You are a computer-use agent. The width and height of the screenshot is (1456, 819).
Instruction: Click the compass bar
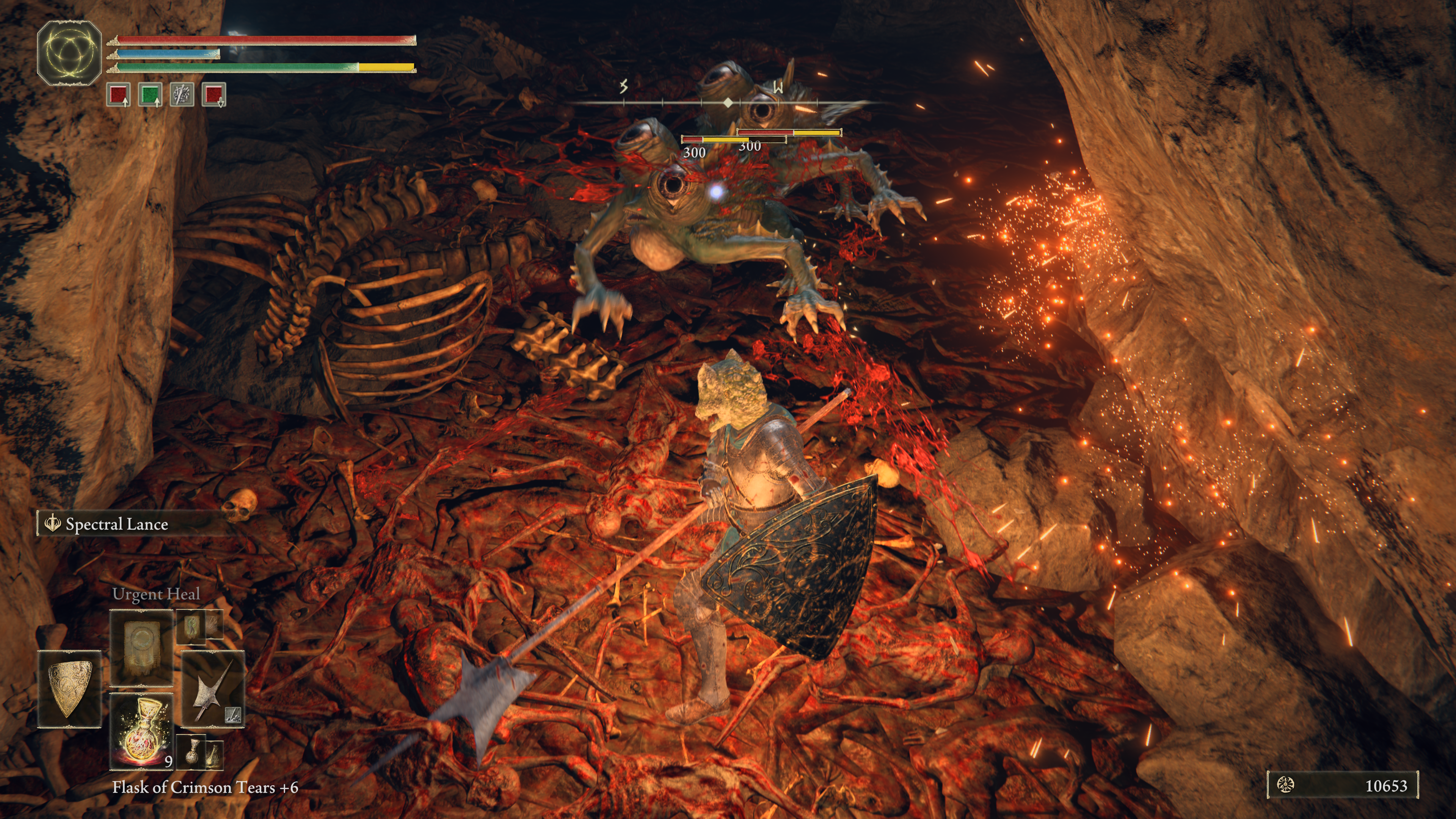click(728, 103)
